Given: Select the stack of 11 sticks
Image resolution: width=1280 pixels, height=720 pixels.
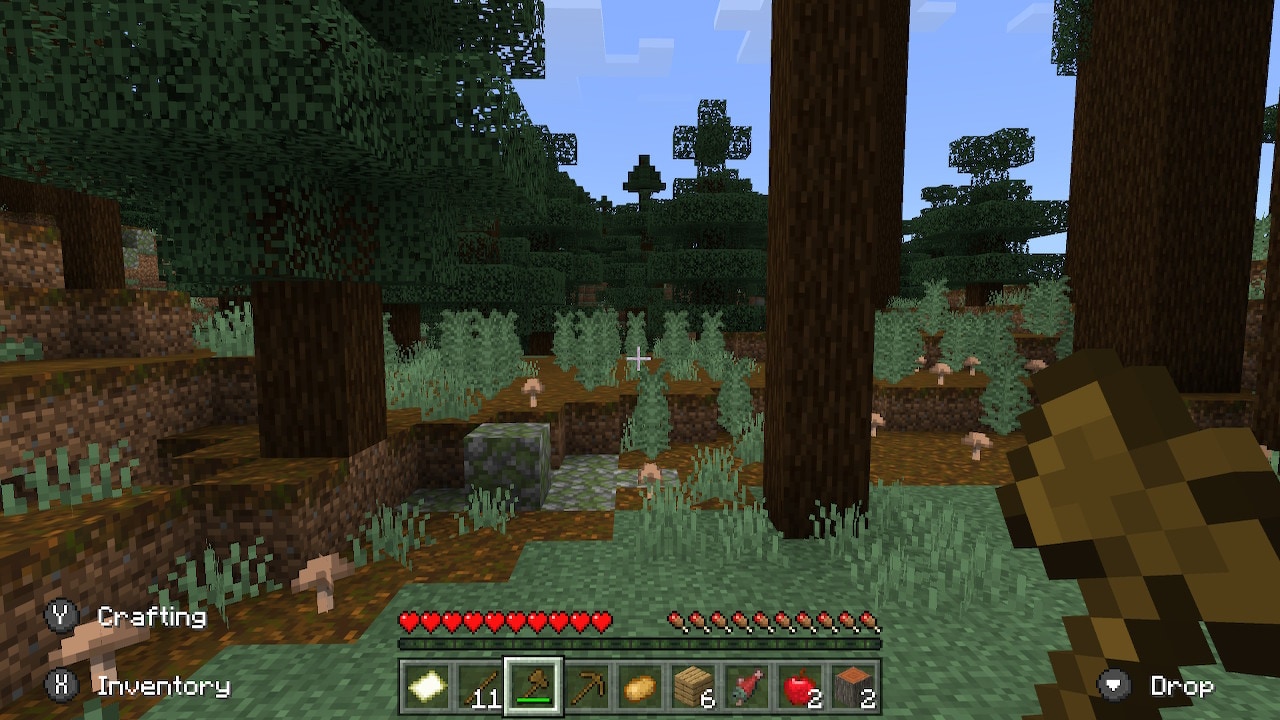Looking at the screenshot, I should coord(478,687).
